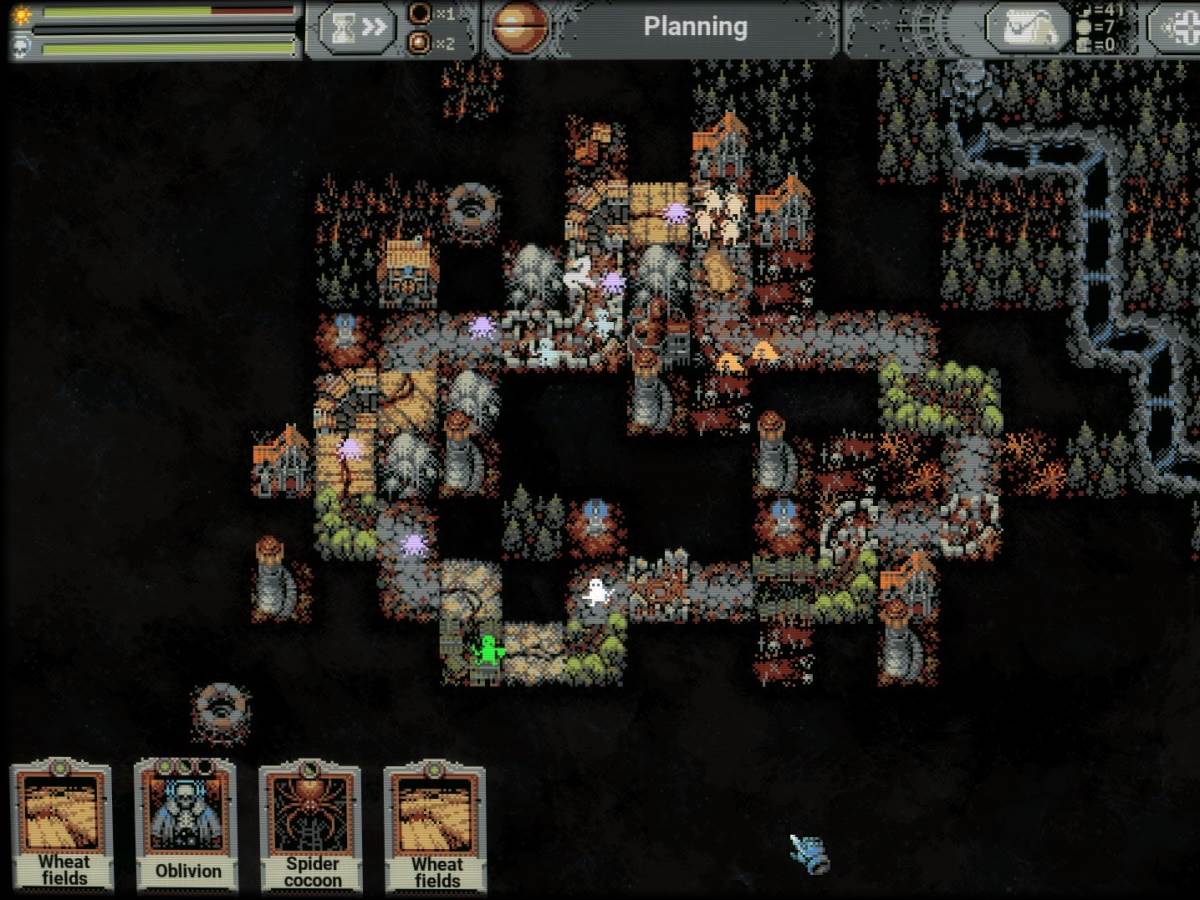
Task: Click the hourglass fast-forward speed button
Action: pos(358,27)
